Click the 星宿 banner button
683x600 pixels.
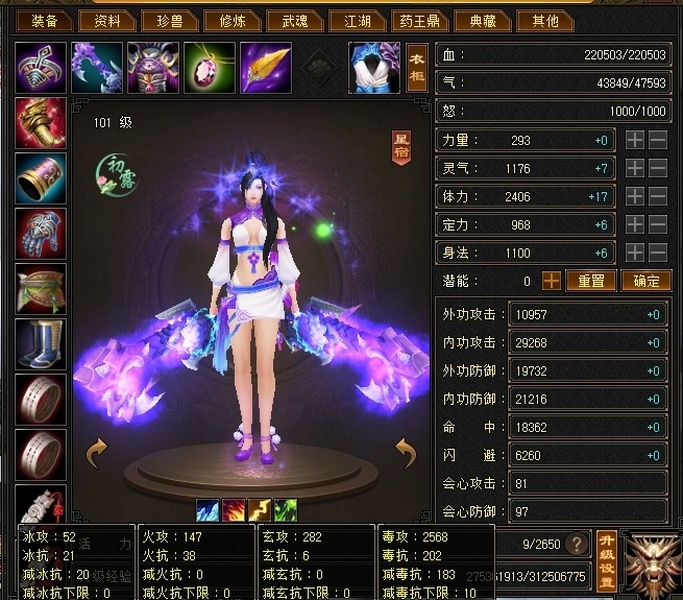pyautogui.click(x=402, y=148)
